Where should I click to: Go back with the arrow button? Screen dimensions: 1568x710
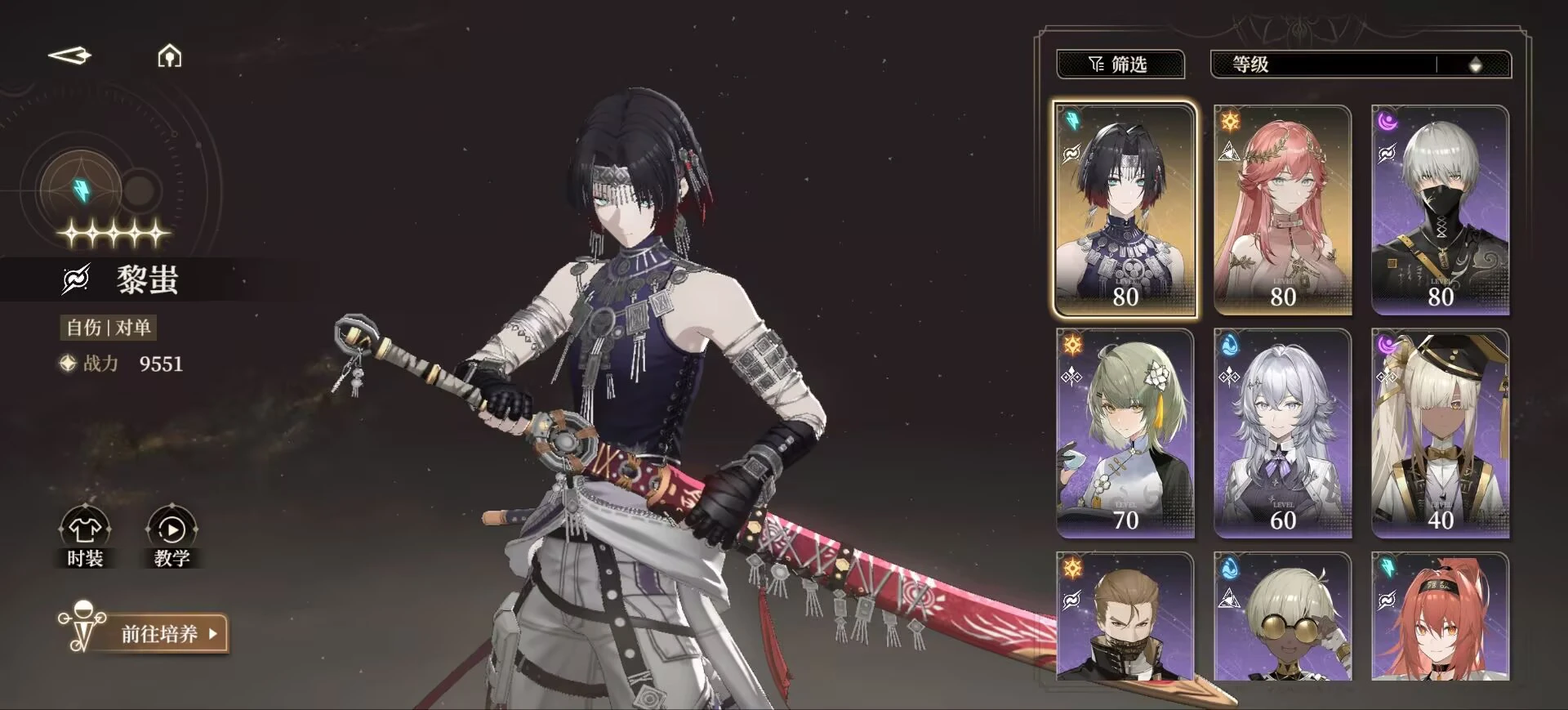click(70, 56)
